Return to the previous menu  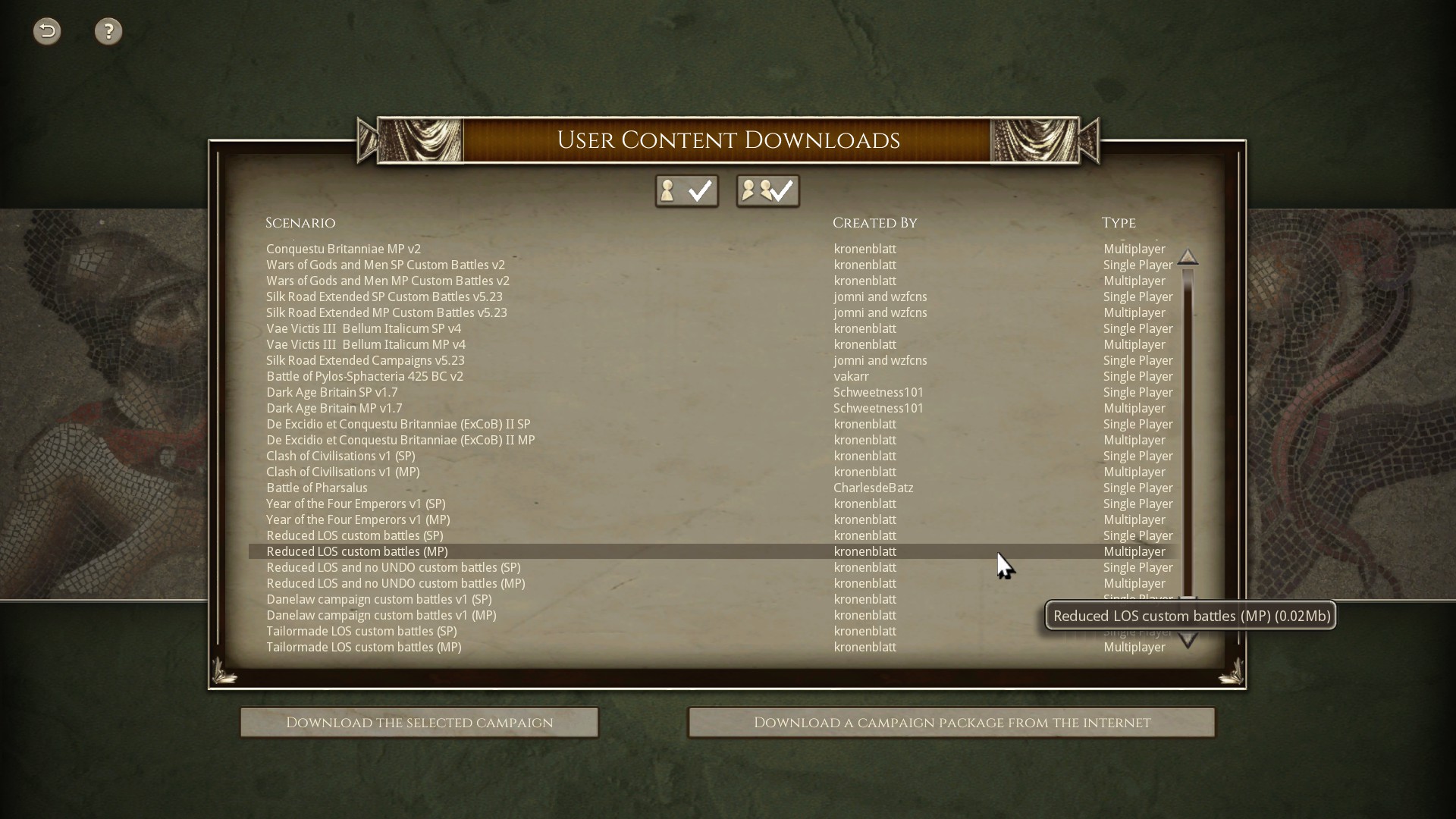(46, 31)
